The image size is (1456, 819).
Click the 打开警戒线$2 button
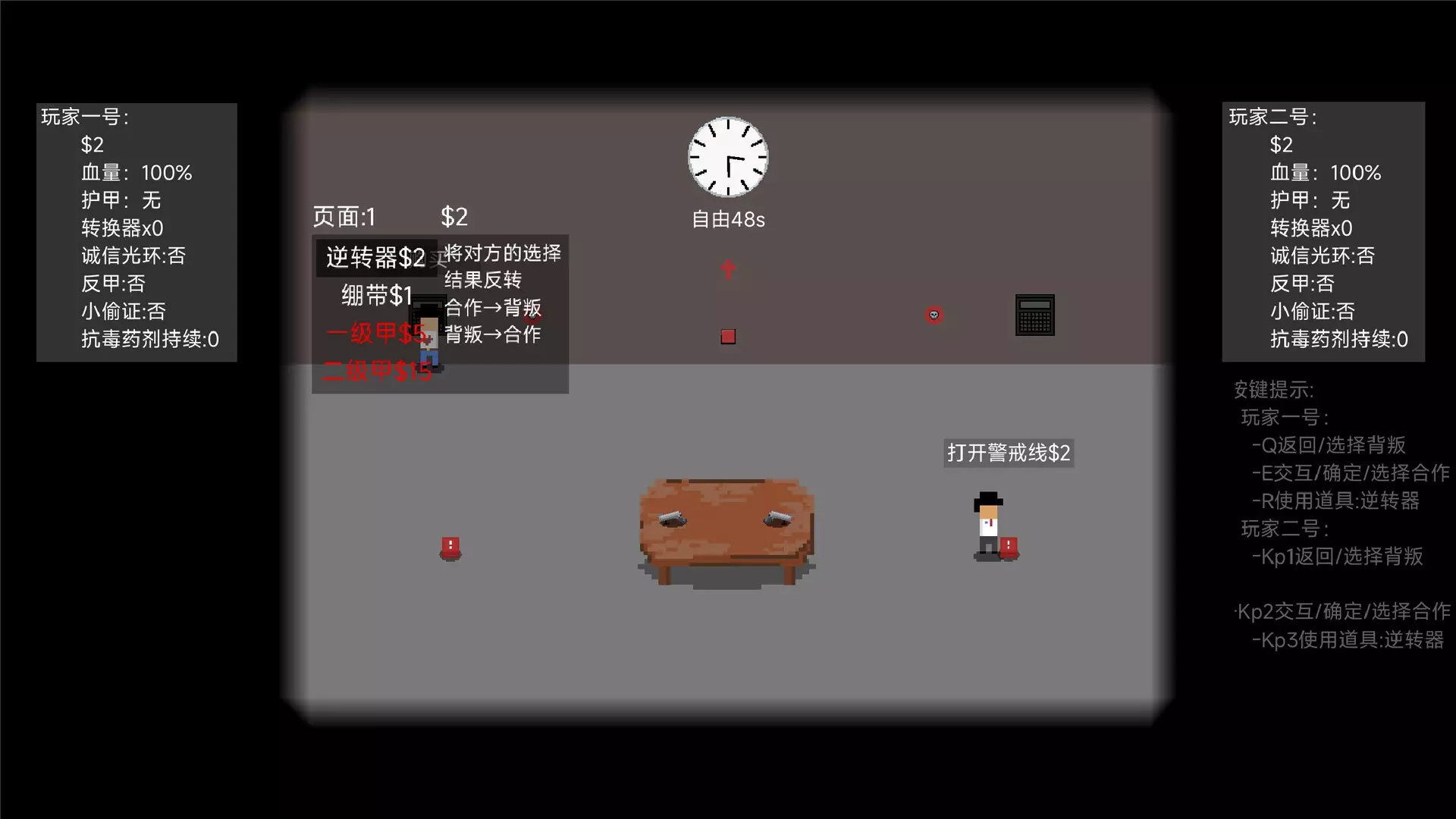[1009, 453]
